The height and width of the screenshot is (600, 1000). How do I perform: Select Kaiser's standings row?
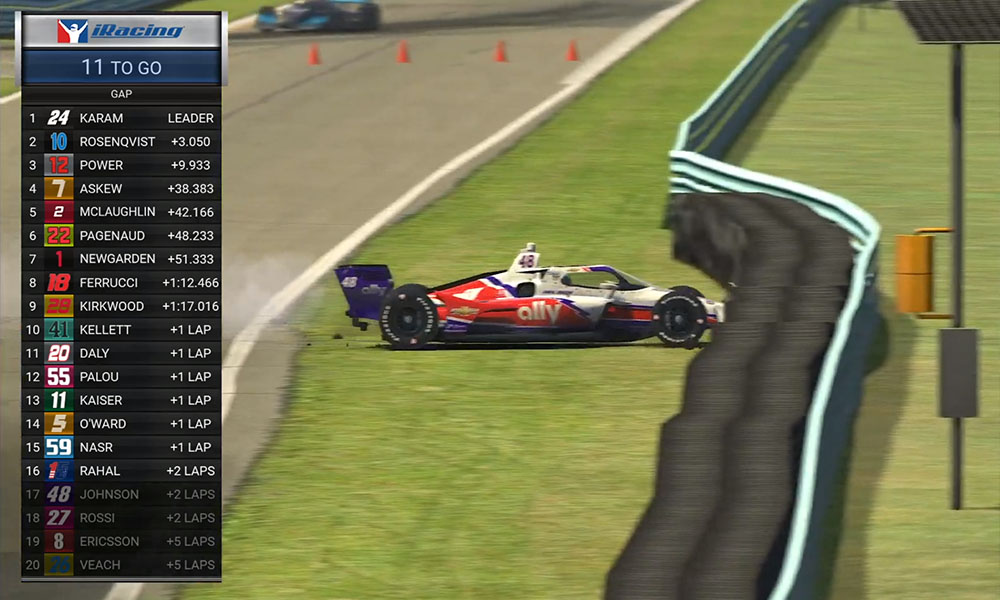121,400
